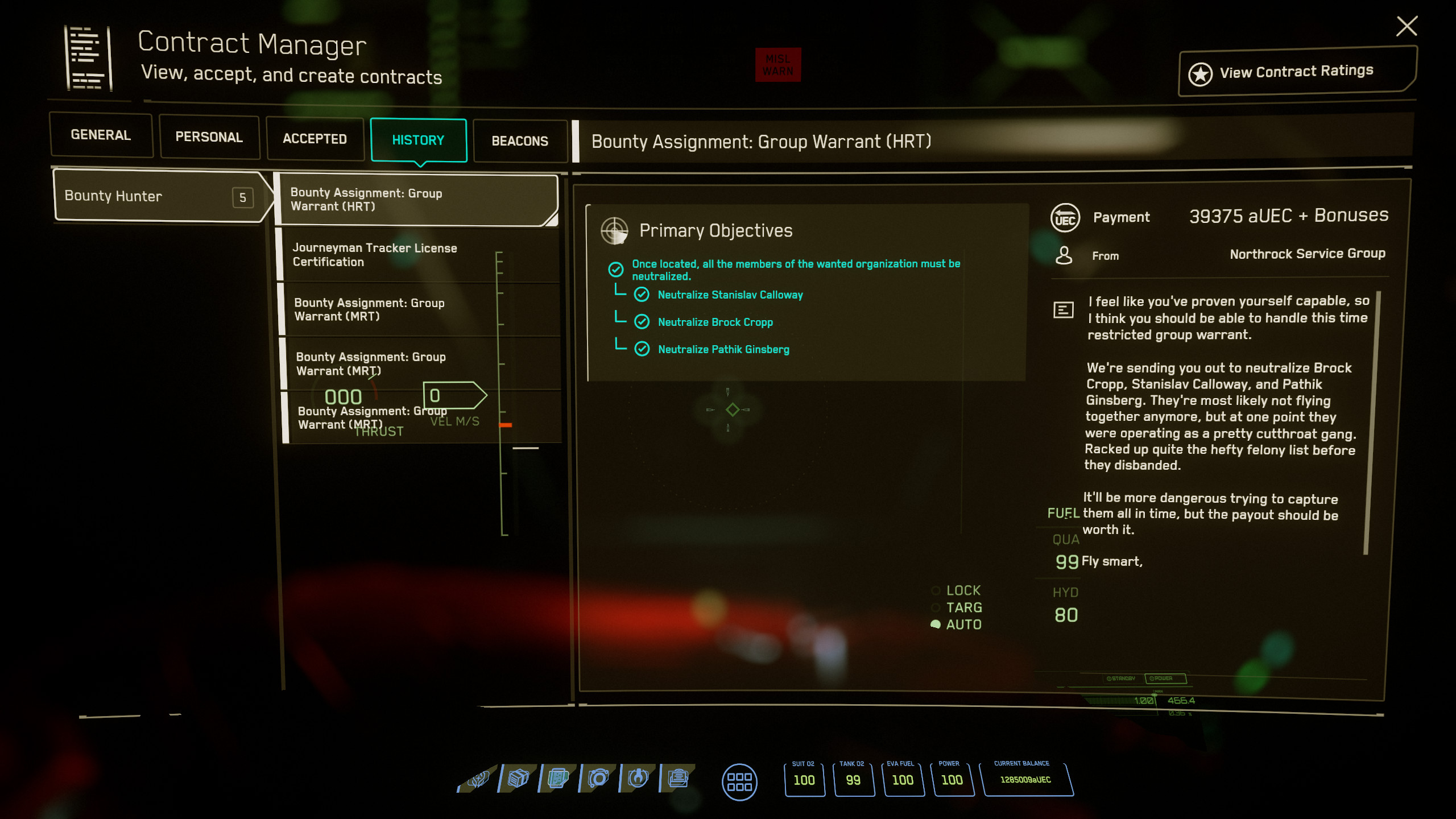Image resolution: width=1456 pixels, height=819 pixels.
Task: Switch to the General tab
Action: coord(101,135)
